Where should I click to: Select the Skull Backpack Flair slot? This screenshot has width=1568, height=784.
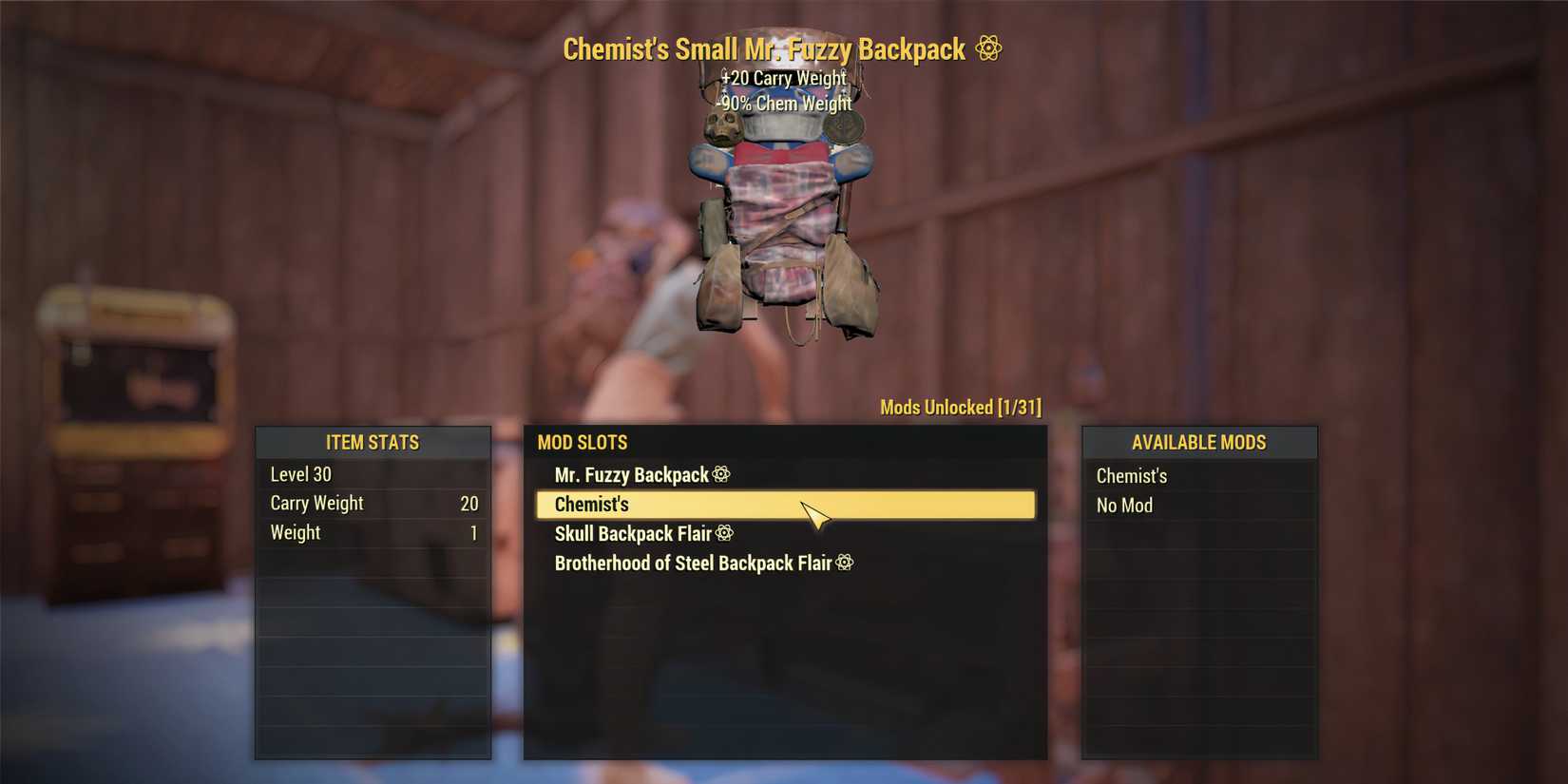click(x=632, y=533)
